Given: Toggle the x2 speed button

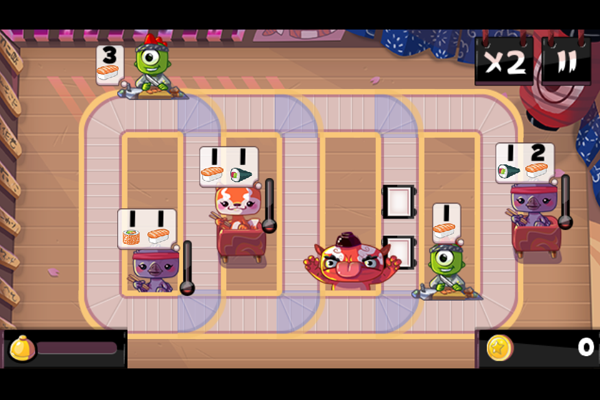Looking at the screenshot, I should (505, 62).
